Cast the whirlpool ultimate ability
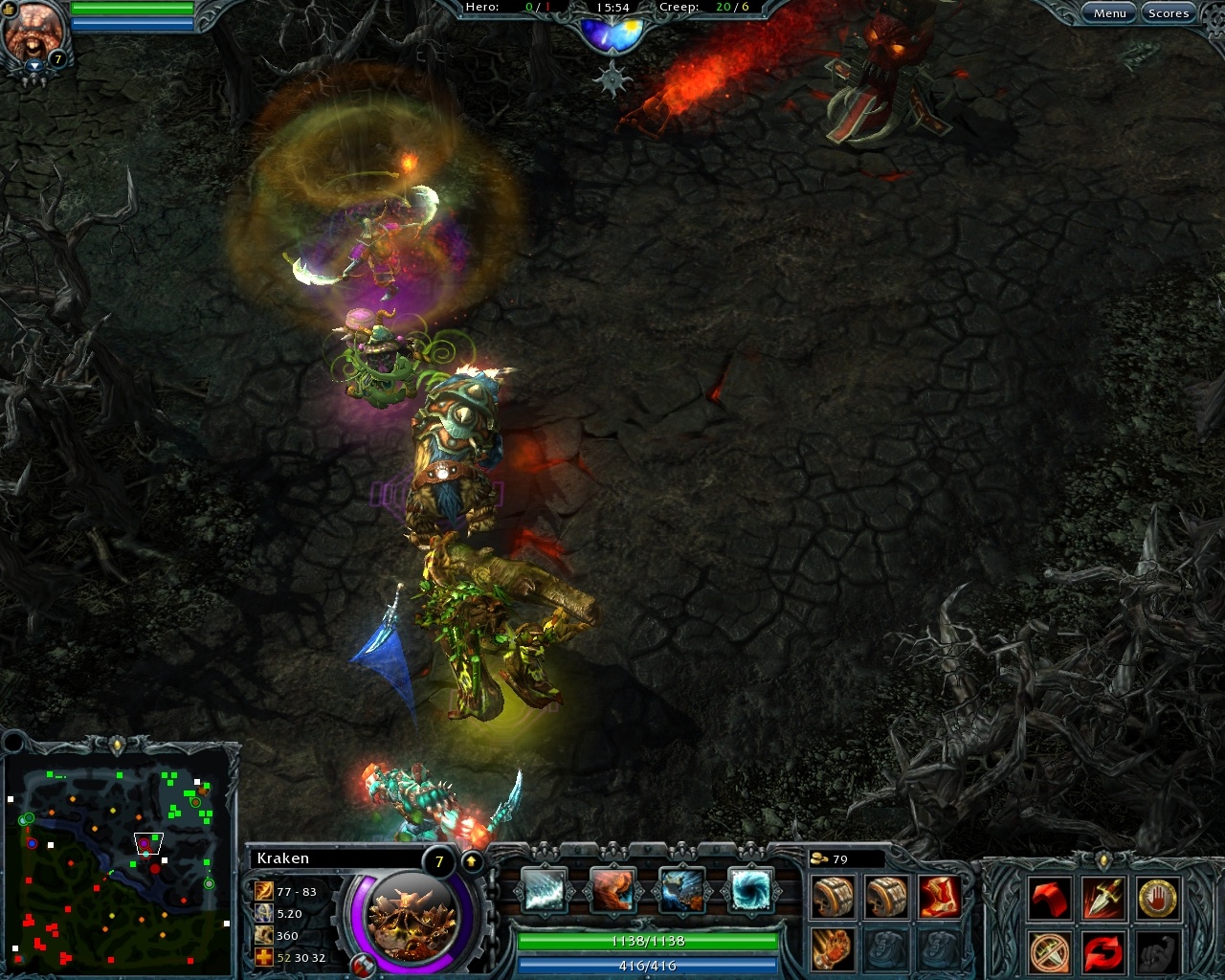 (x=751, y=890)
